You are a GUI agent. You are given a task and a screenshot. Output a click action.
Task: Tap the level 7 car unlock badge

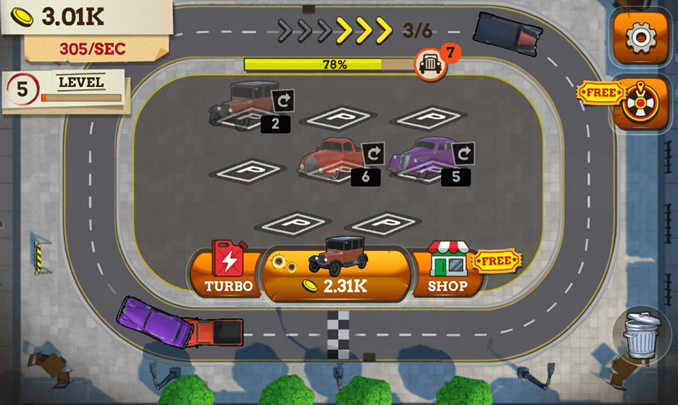[431, 62]
